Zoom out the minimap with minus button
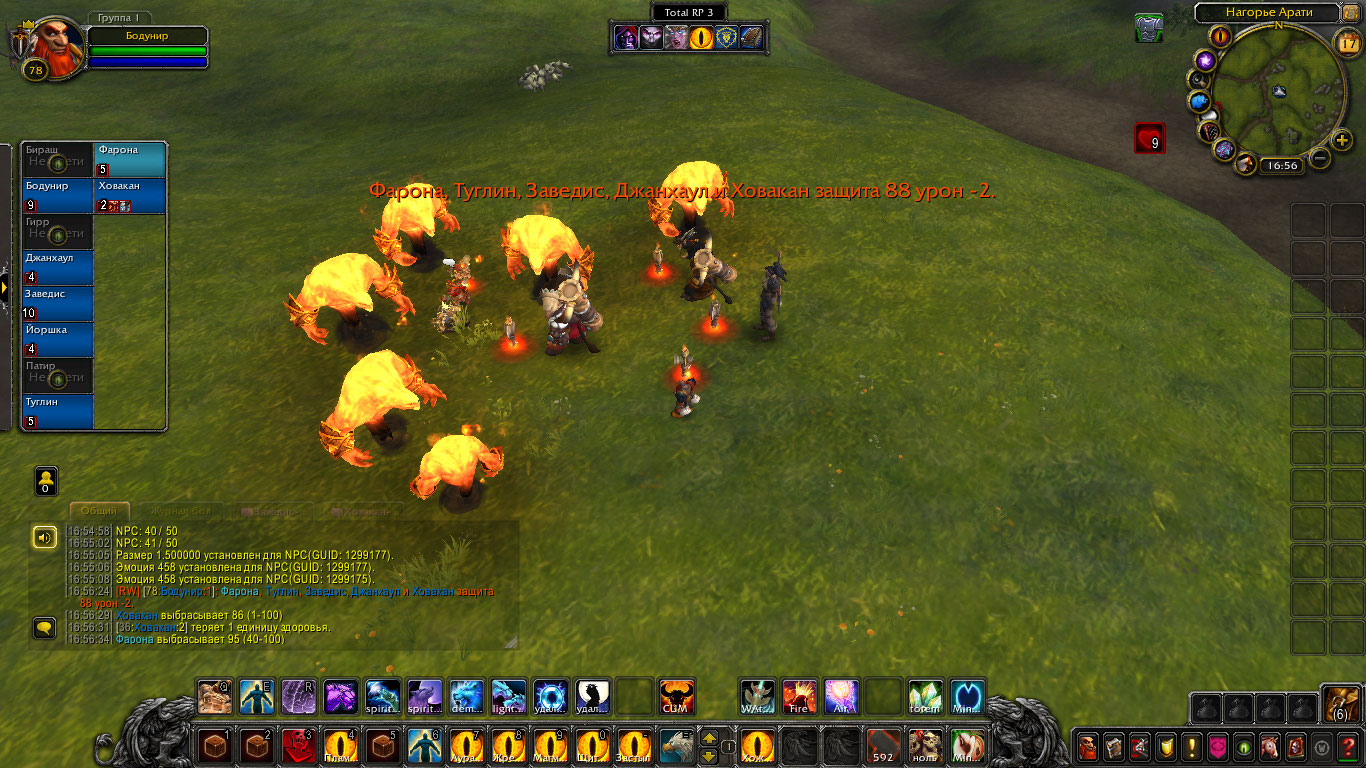 click(1320, 158)
